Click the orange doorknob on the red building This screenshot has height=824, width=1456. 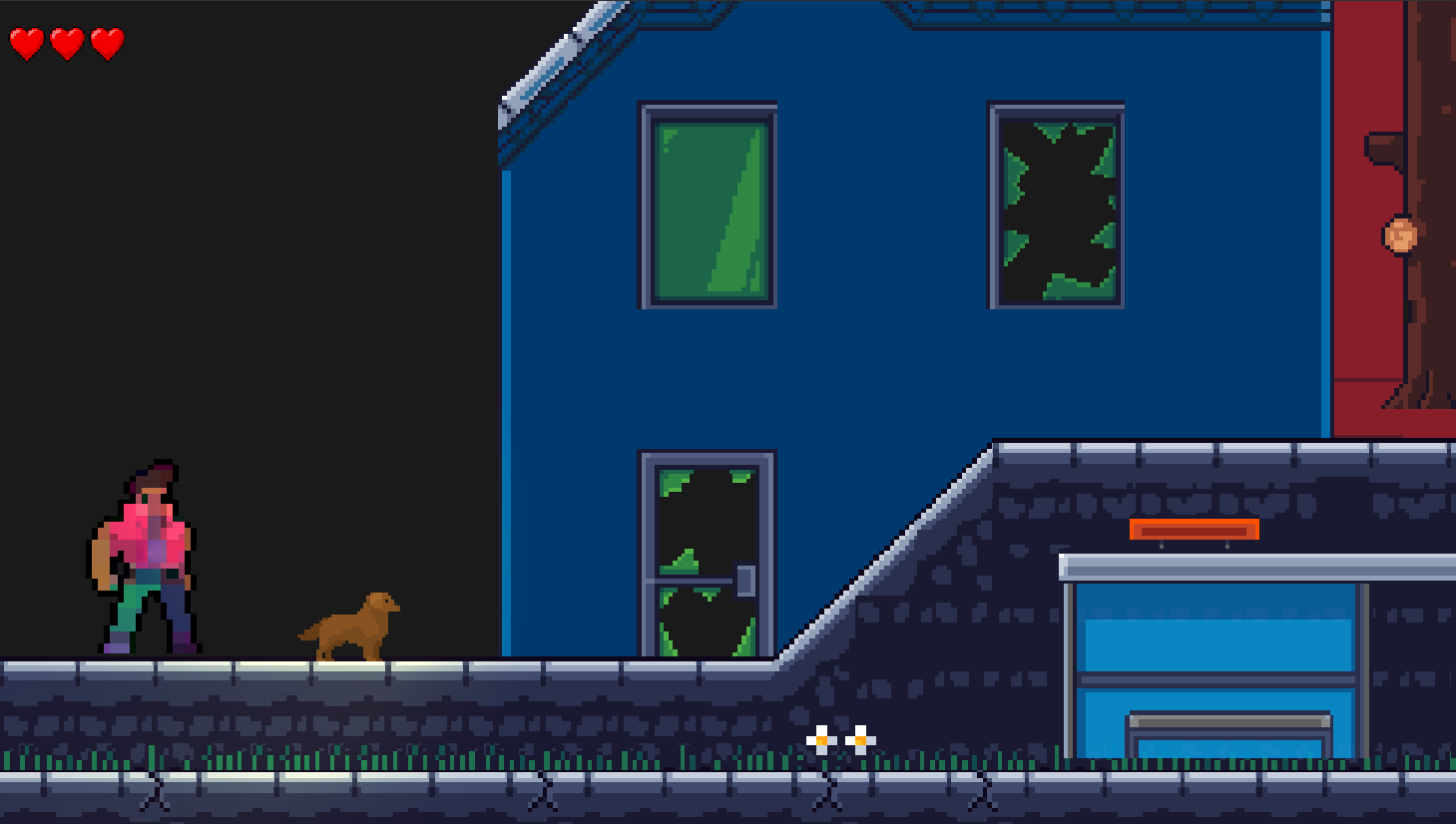pos(1401,231)
